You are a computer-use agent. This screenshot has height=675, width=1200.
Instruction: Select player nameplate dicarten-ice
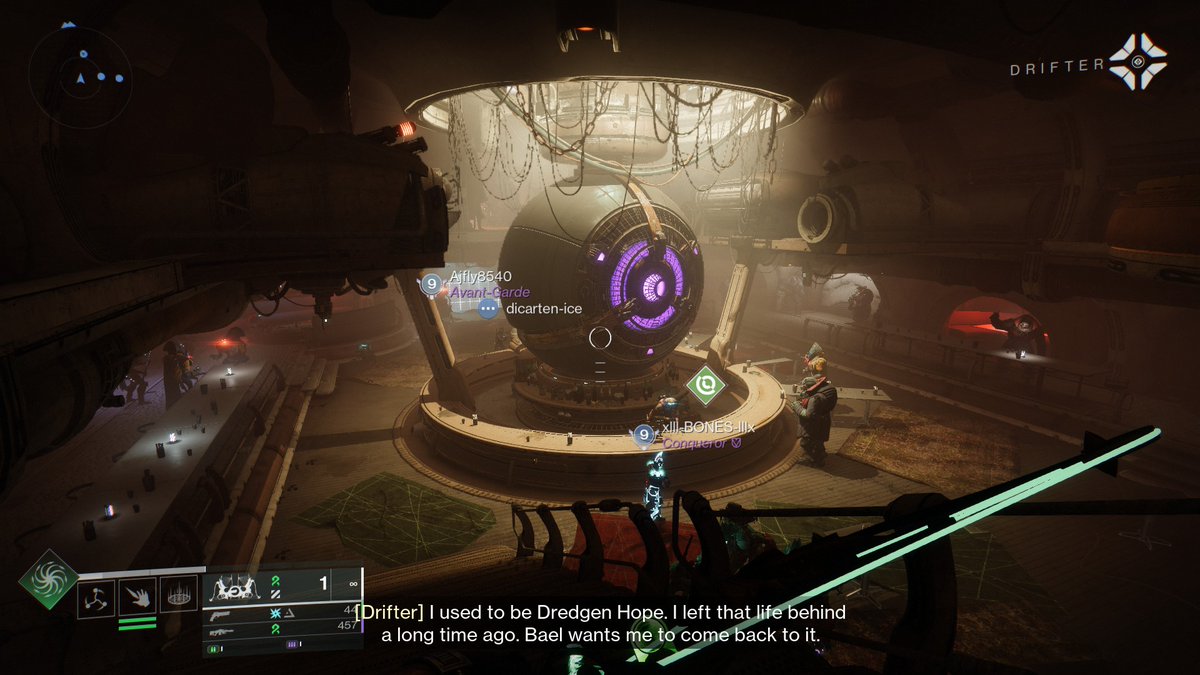point(543,309)
